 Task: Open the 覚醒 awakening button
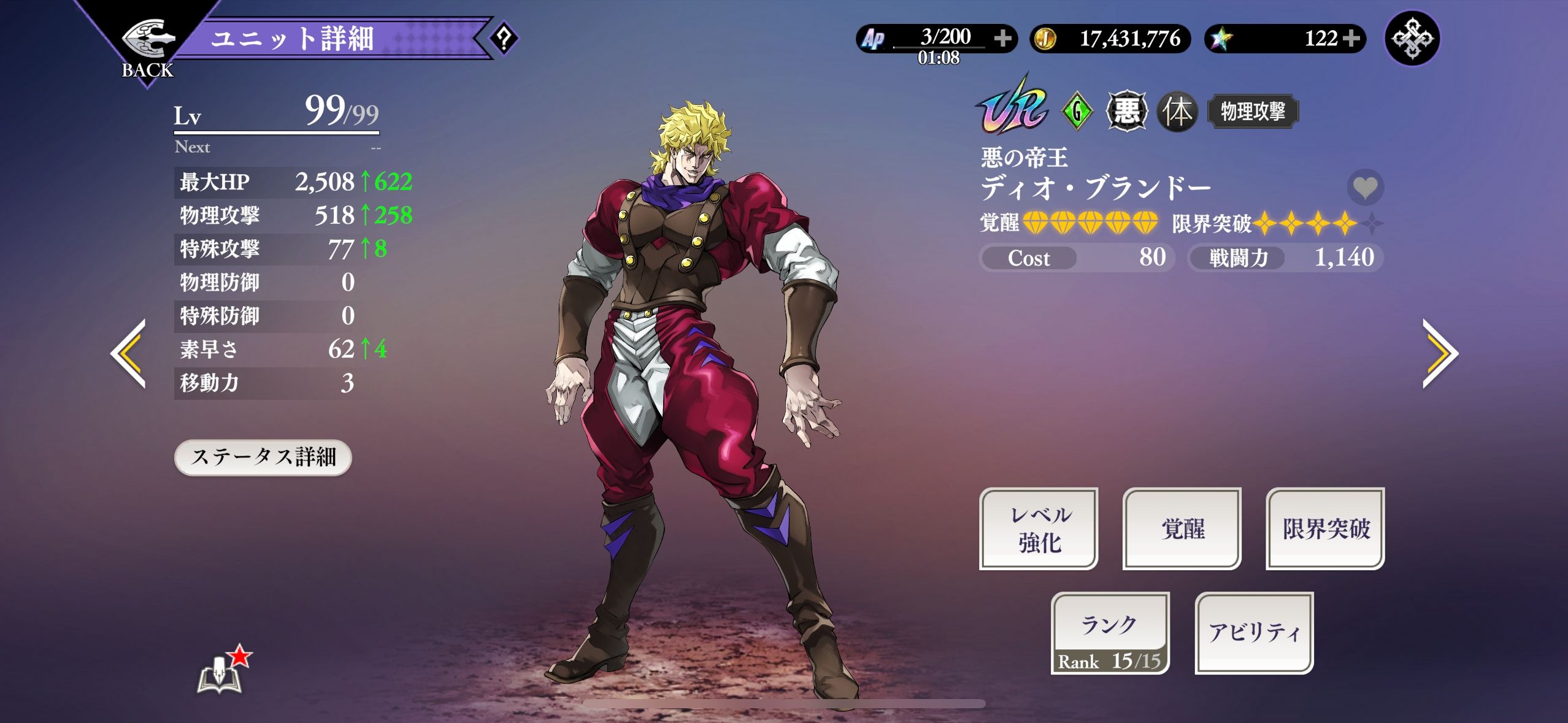pos(1182,529)
